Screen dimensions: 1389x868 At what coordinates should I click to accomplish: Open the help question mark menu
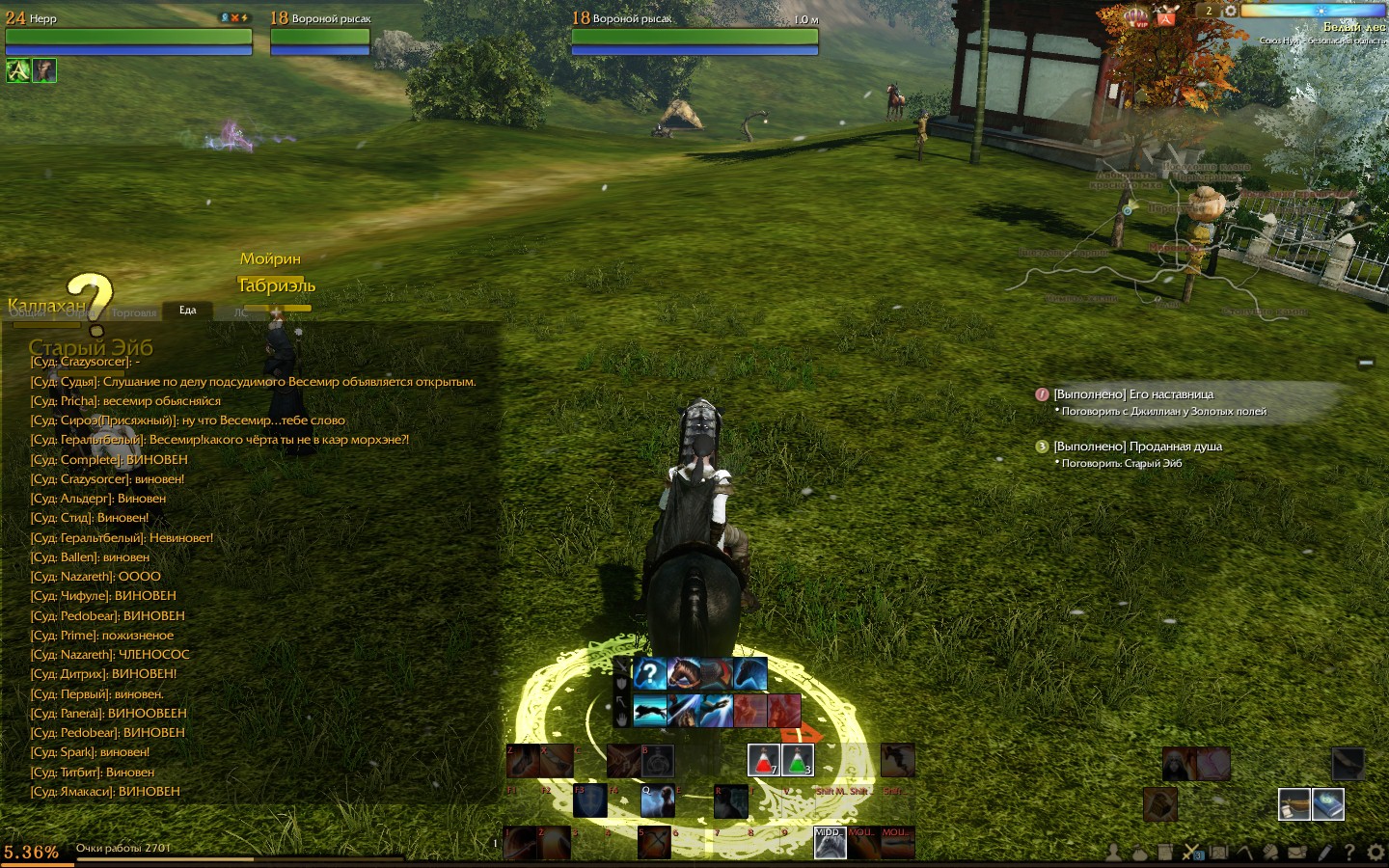pos(1348,853)
